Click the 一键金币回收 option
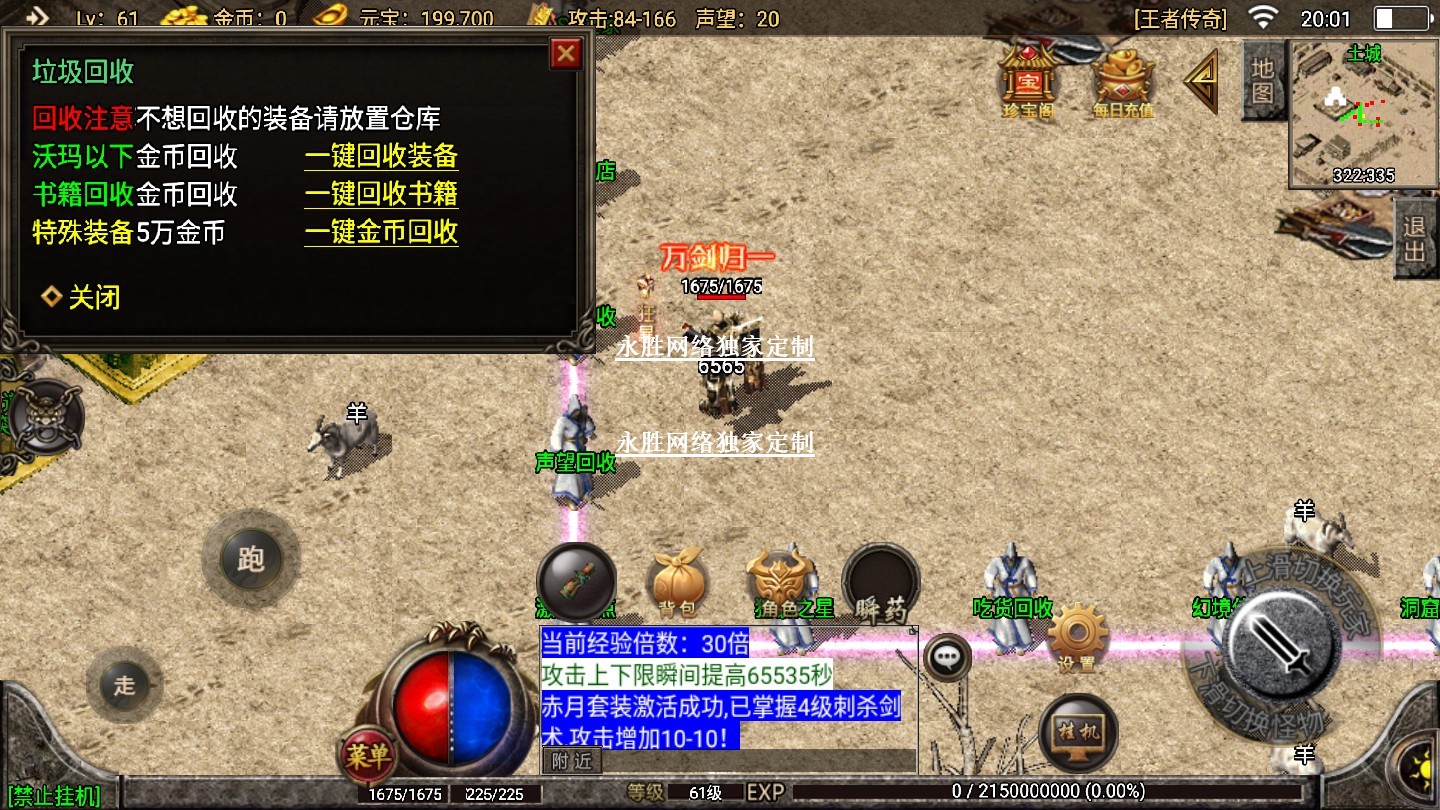The height and width of the screenshot is (810, 1440). [x=381, y=232]
